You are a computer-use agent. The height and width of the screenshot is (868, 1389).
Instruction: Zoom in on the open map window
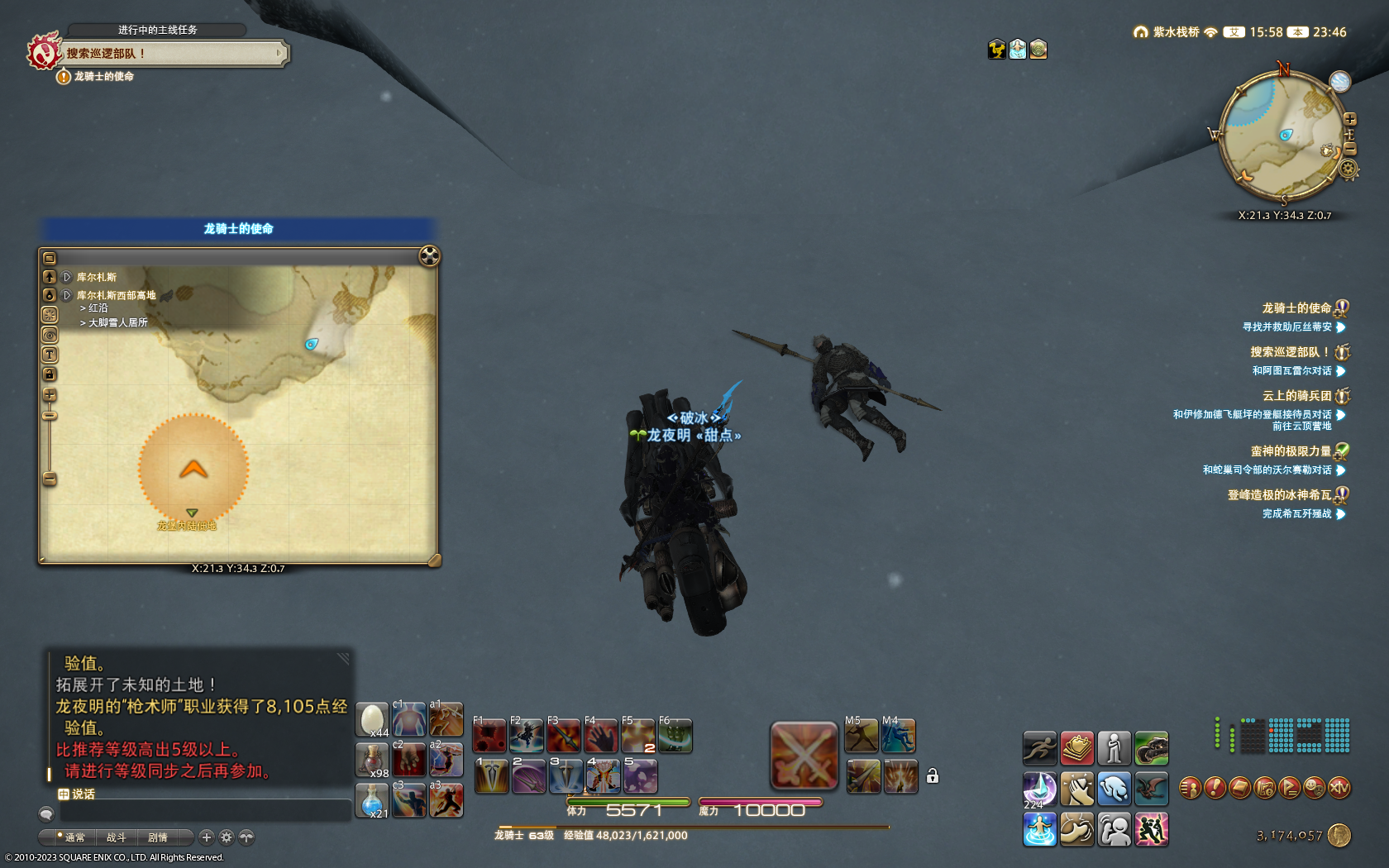[50, 395]
